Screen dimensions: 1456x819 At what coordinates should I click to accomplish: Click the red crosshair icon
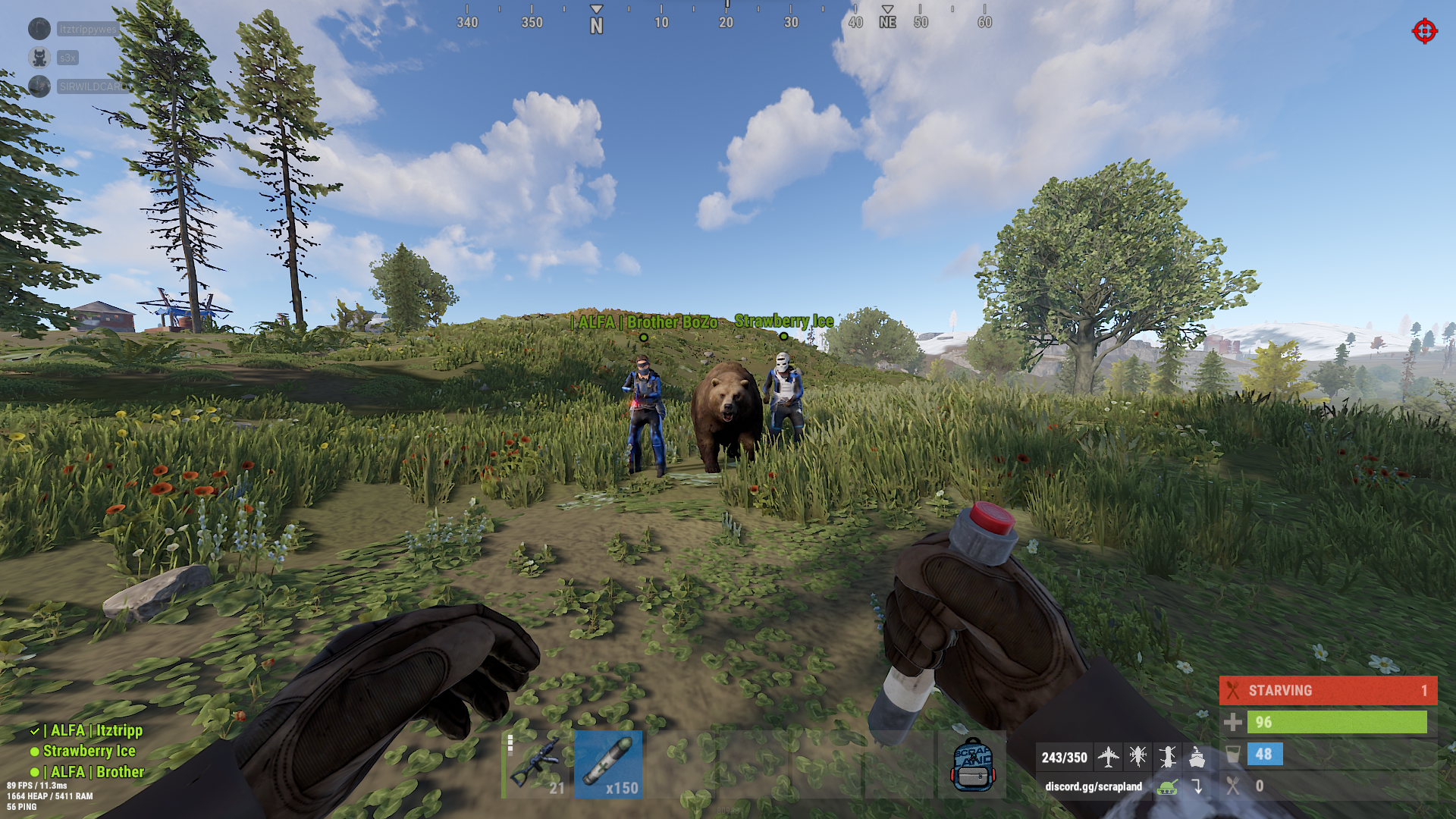[x=1424, y=31]
